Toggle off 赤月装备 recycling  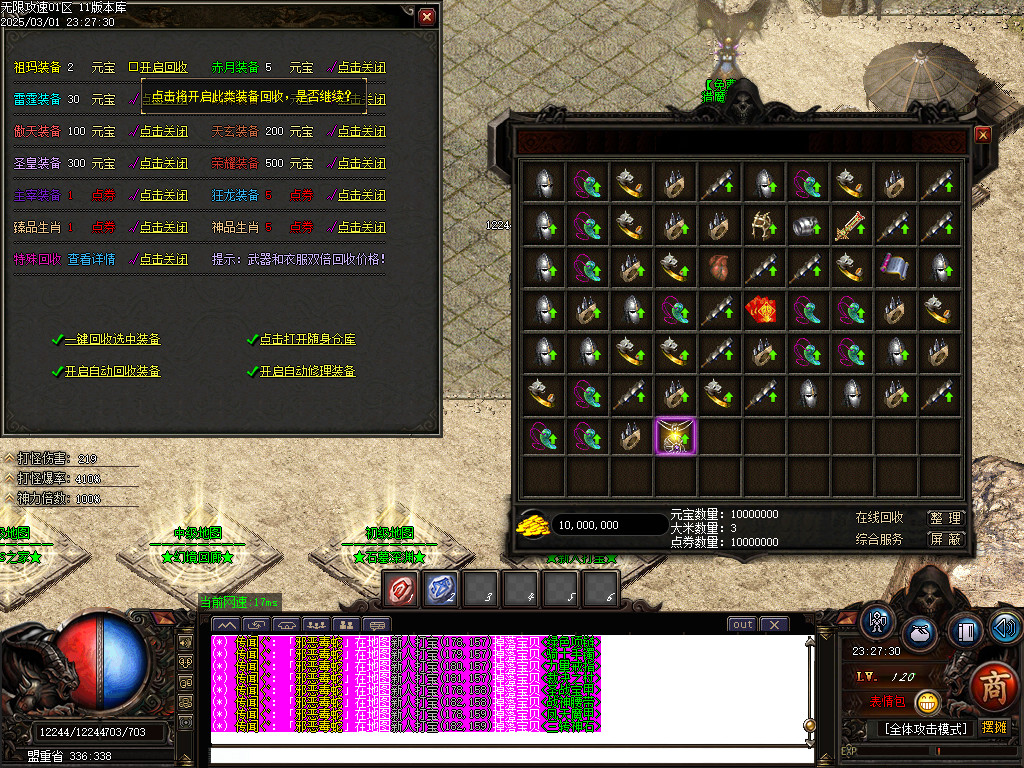click(x=360, y=68)
